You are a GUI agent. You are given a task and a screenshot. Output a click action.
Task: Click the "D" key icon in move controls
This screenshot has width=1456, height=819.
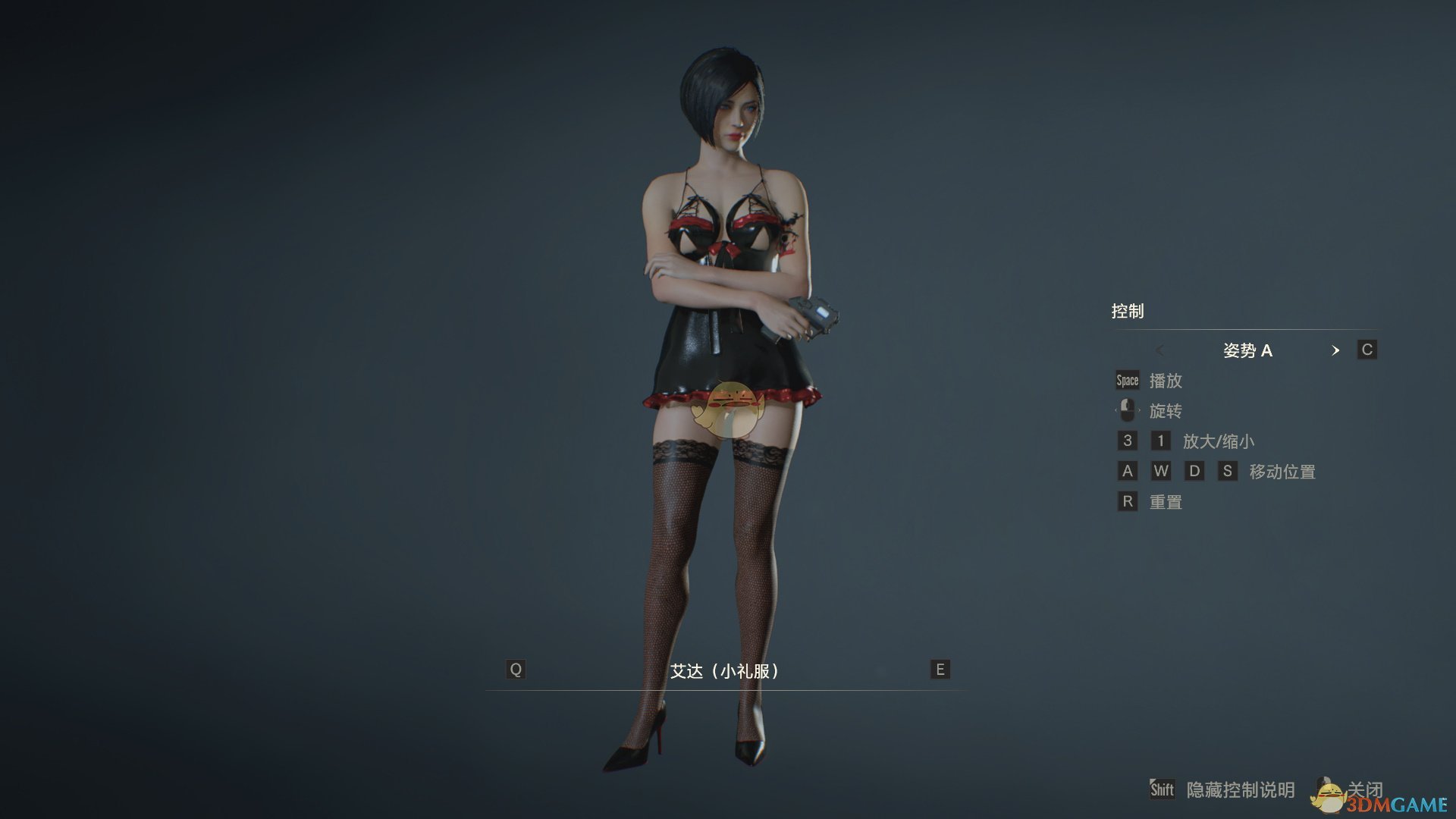pyautogui.click(x=1195, y=471)
